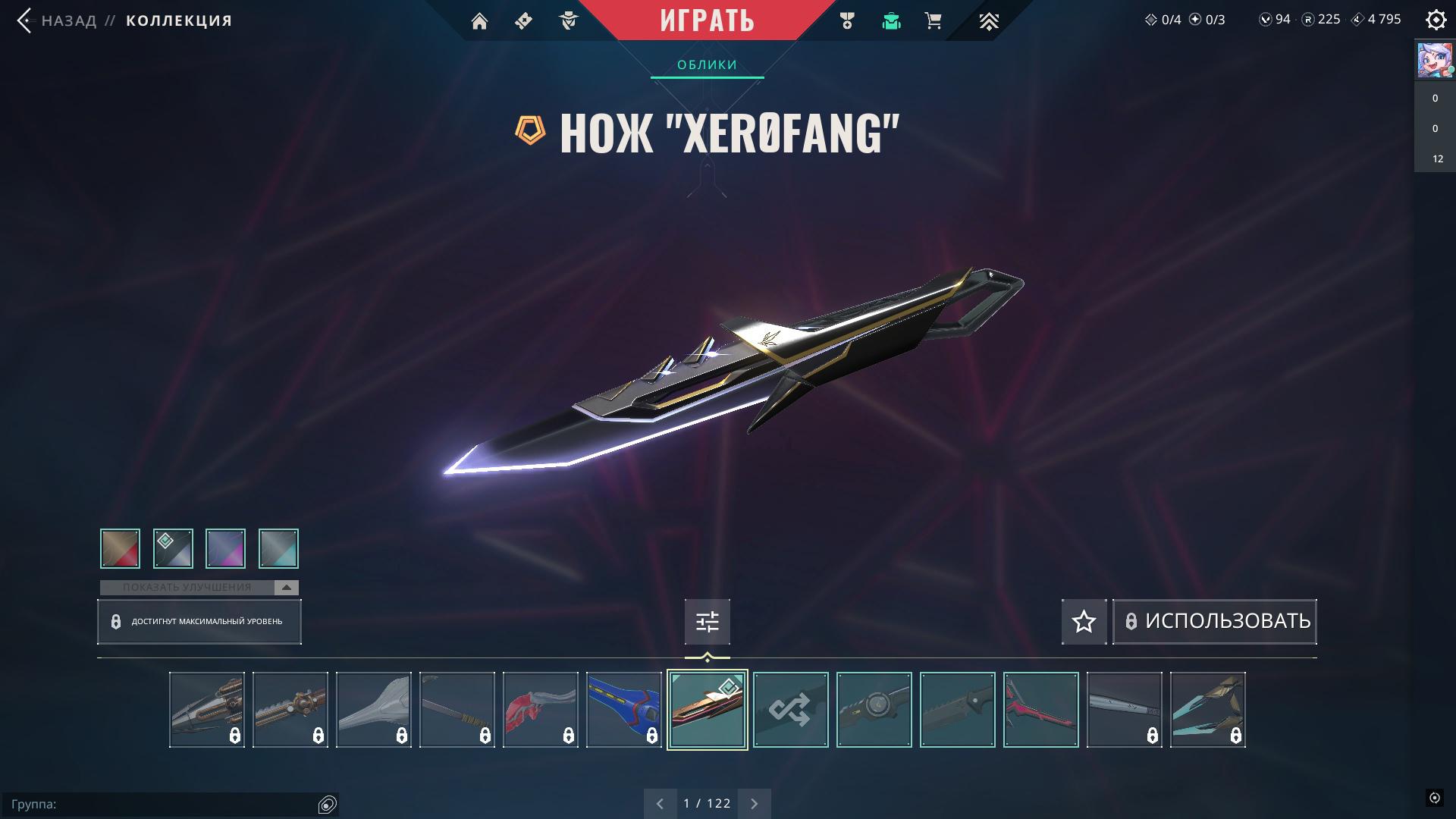Open the store cart icon
This screenshot has height=819, width=1456.
coord(934,21)
